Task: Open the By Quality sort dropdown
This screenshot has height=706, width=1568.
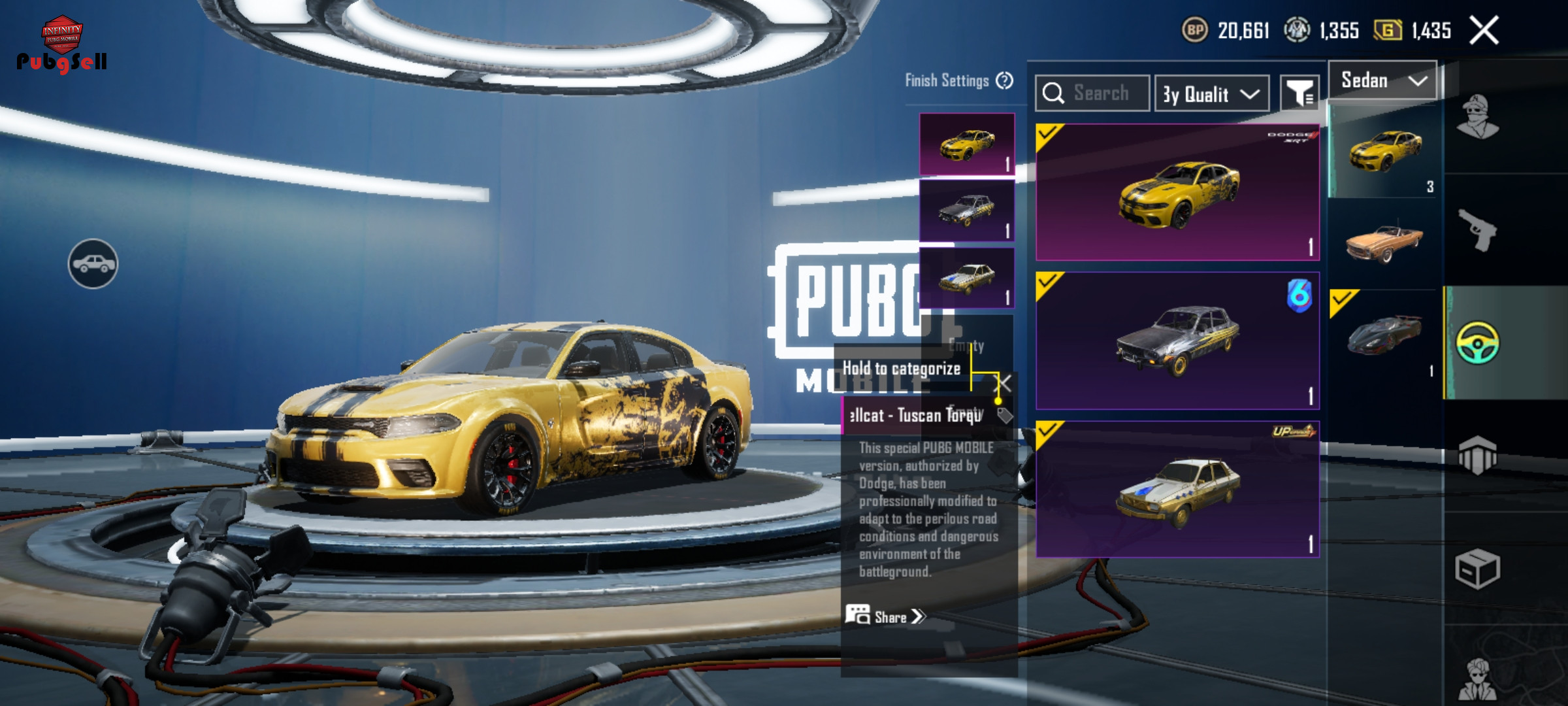Action: (1211, 94)
